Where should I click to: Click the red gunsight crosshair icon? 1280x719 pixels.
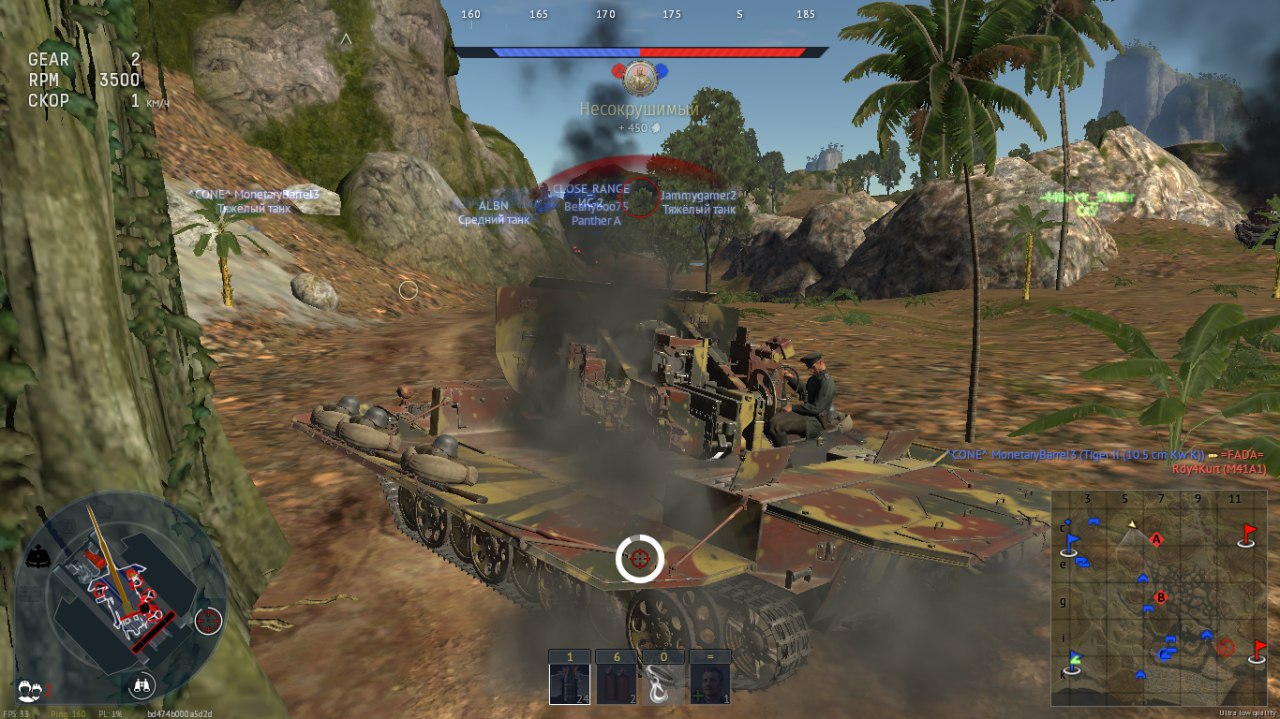coord(209,621)
